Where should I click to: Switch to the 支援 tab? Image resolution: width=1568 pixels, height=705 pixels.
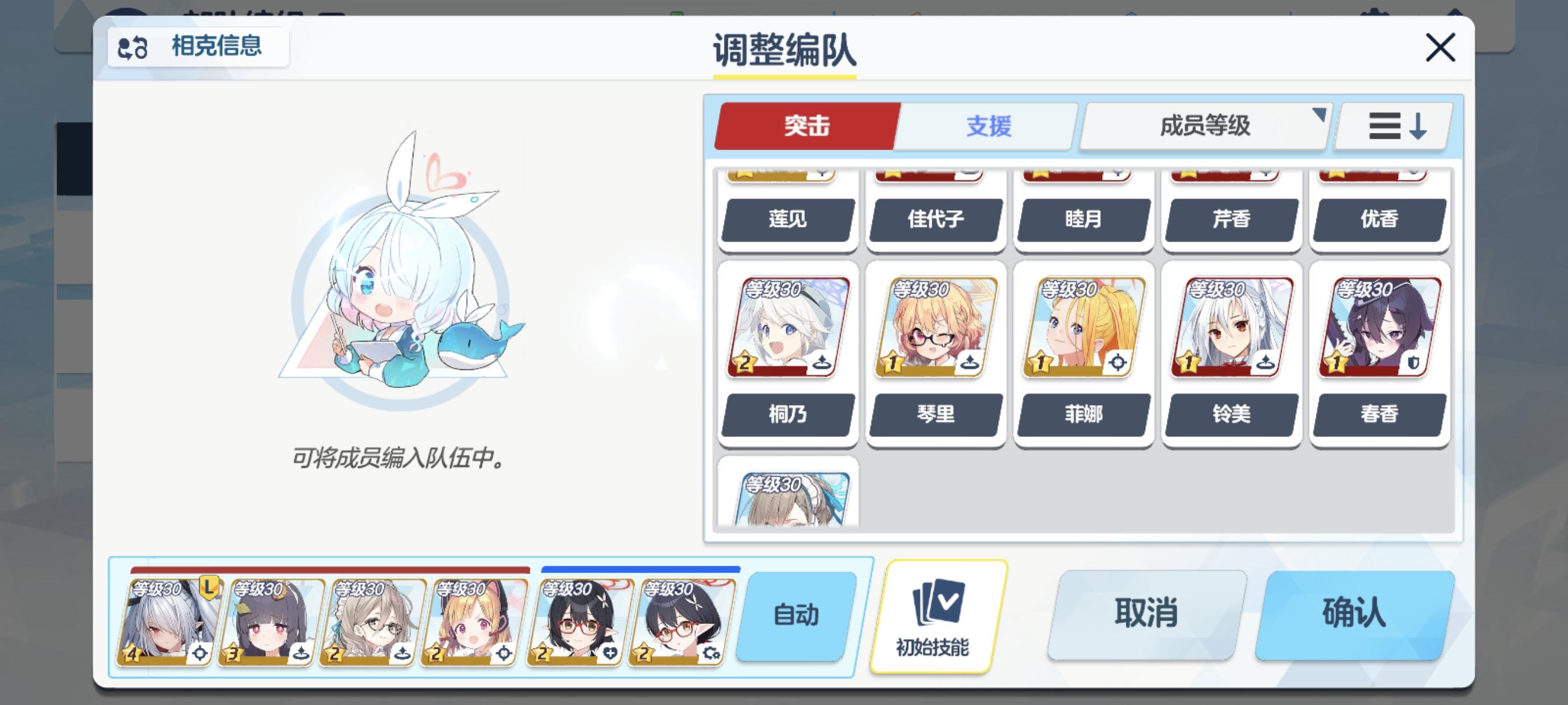[988, 126]
